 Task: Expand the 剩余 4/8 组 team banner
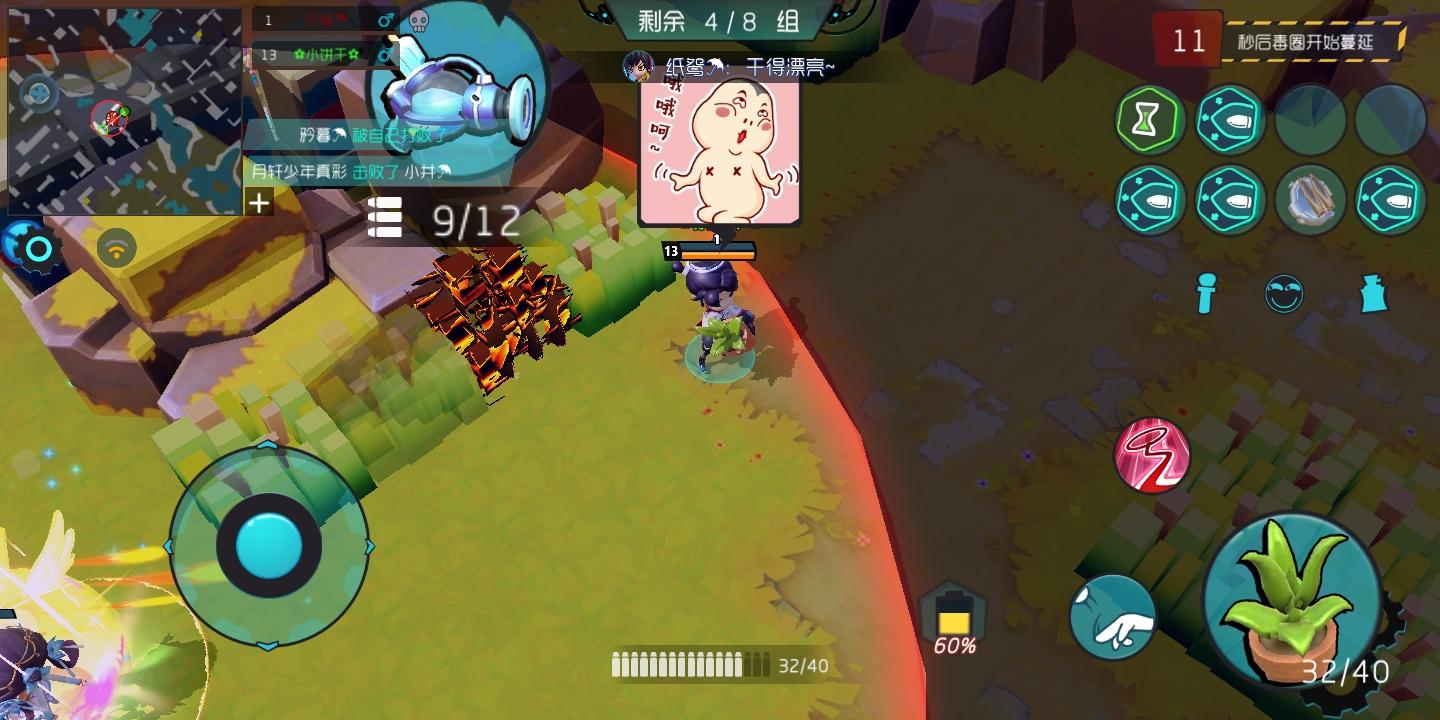[x=718, y=22]
